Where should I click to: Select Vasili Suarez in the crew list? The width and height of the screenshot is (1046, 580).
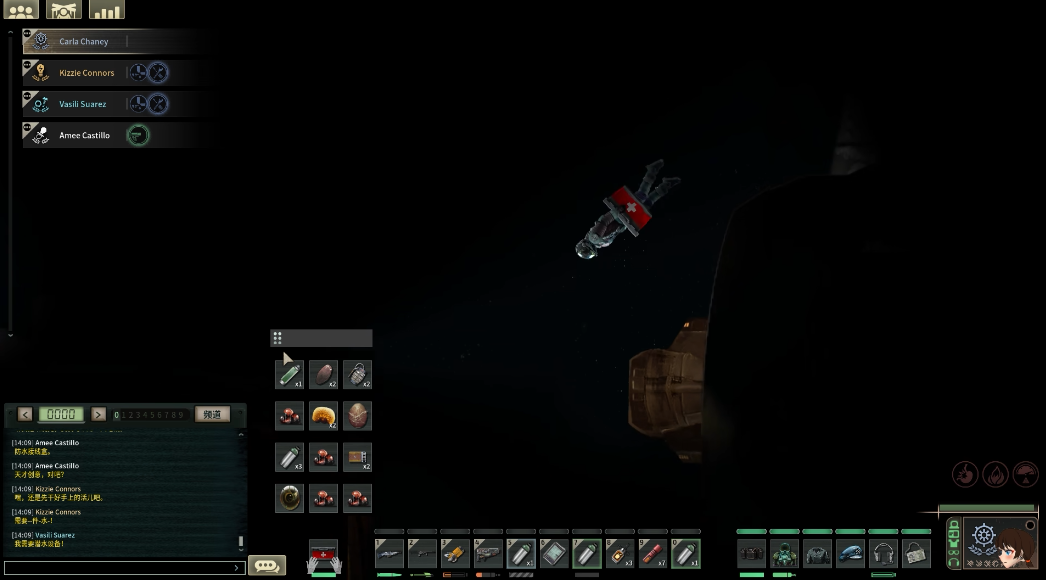(82, 104)
